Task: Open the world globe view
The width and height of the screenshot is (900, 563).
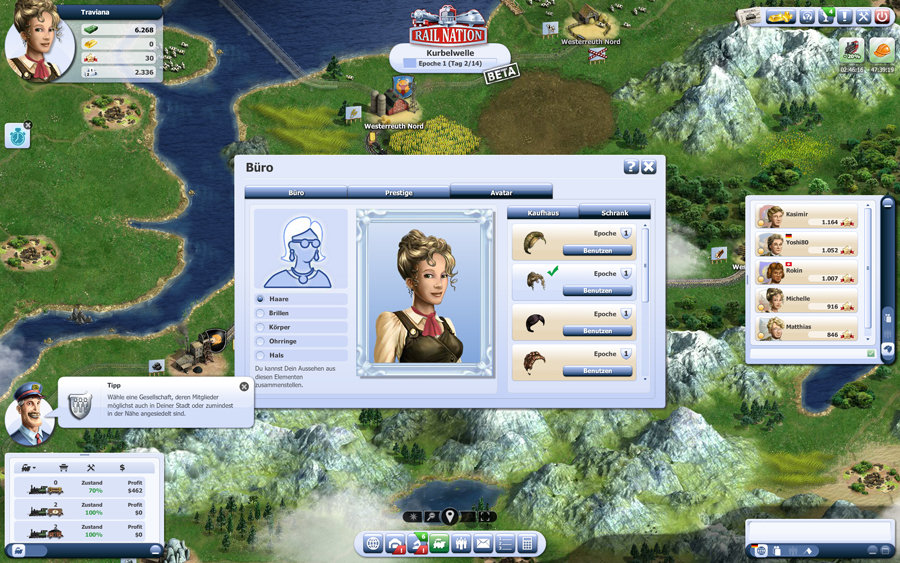Action: (373, 544)
